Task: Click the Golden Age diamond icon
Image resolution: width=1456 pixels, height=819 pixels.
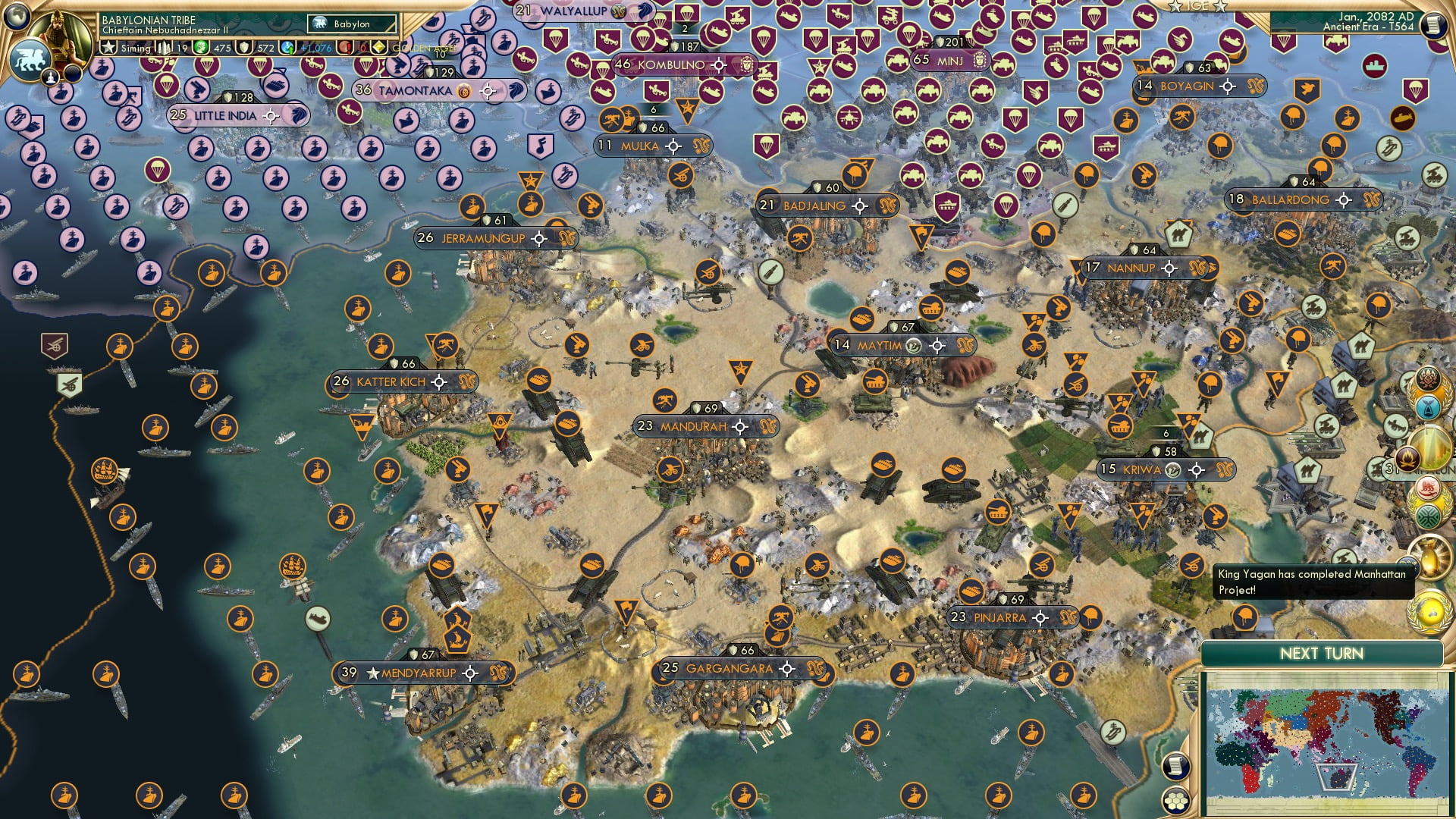Action: click(x=378, y=47)
